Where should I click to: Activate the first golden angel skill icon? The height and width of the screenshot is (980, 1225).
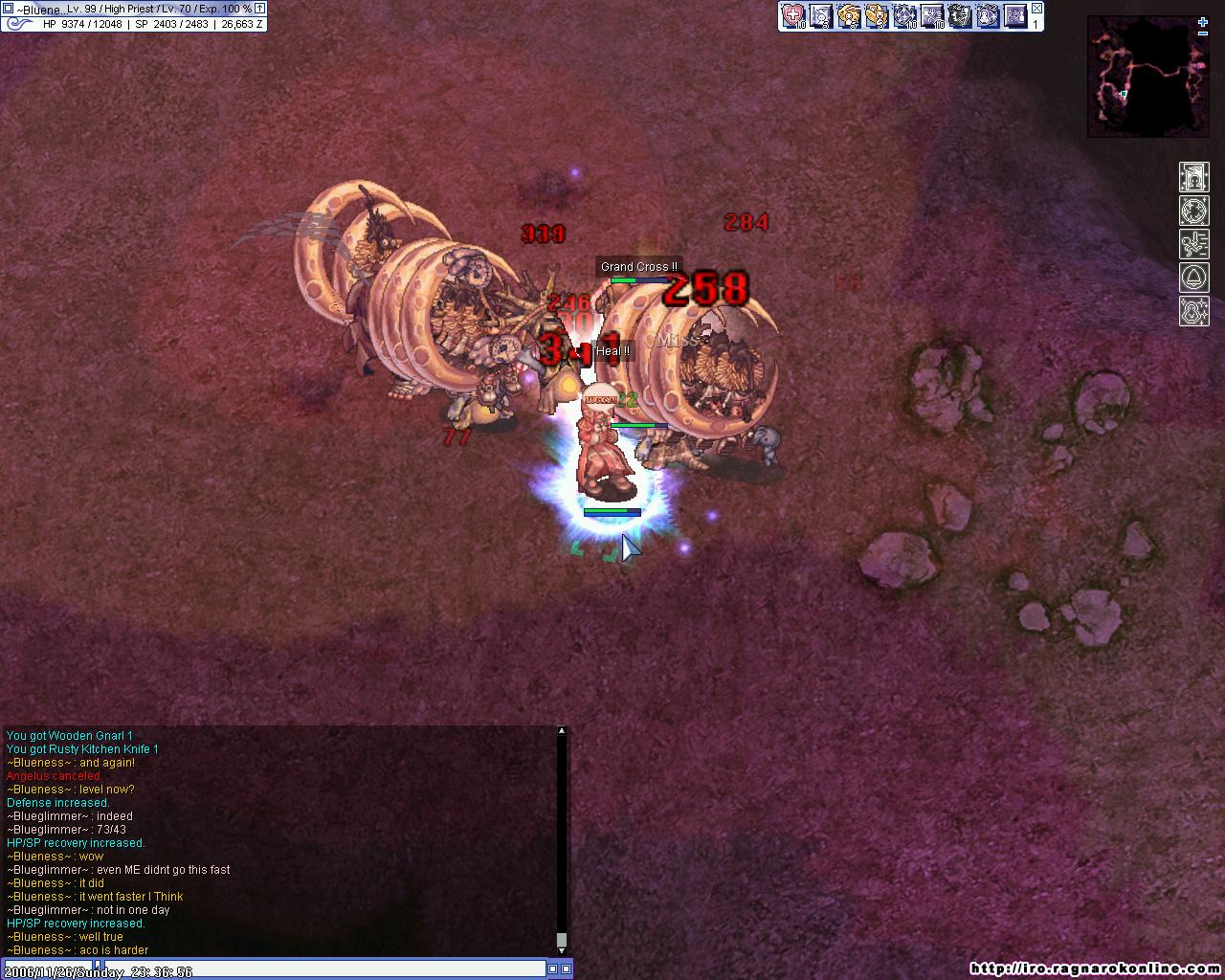[x=848, y=15]
